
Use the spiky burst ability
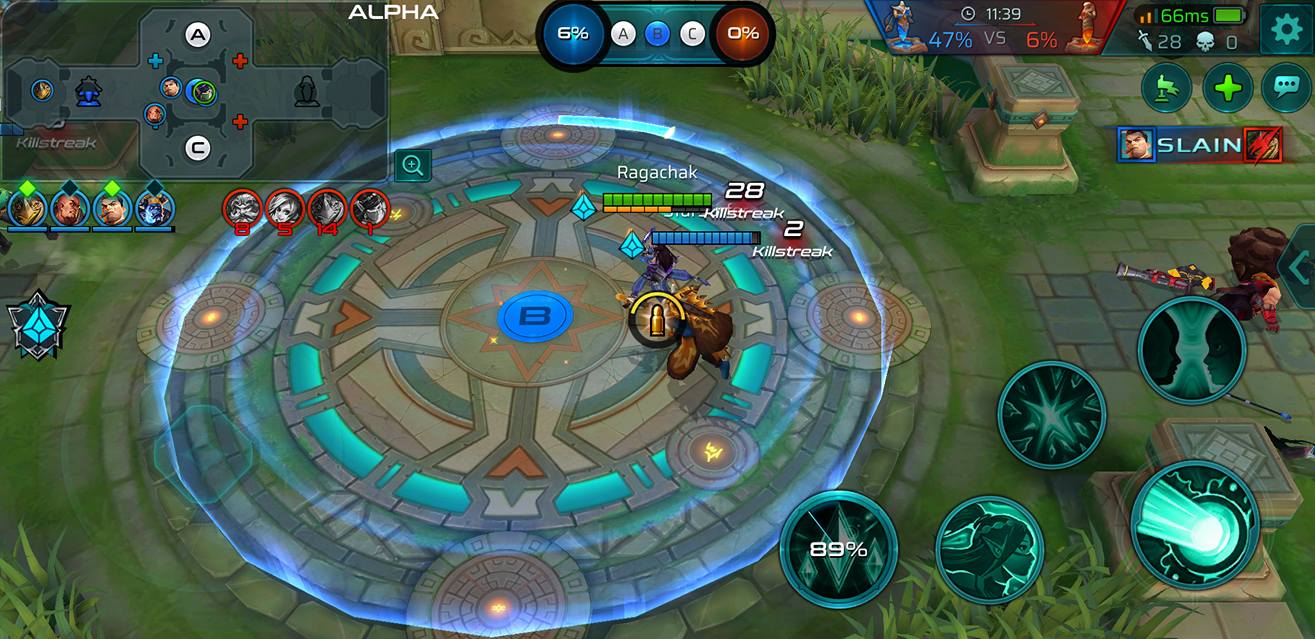(1051, 414)
